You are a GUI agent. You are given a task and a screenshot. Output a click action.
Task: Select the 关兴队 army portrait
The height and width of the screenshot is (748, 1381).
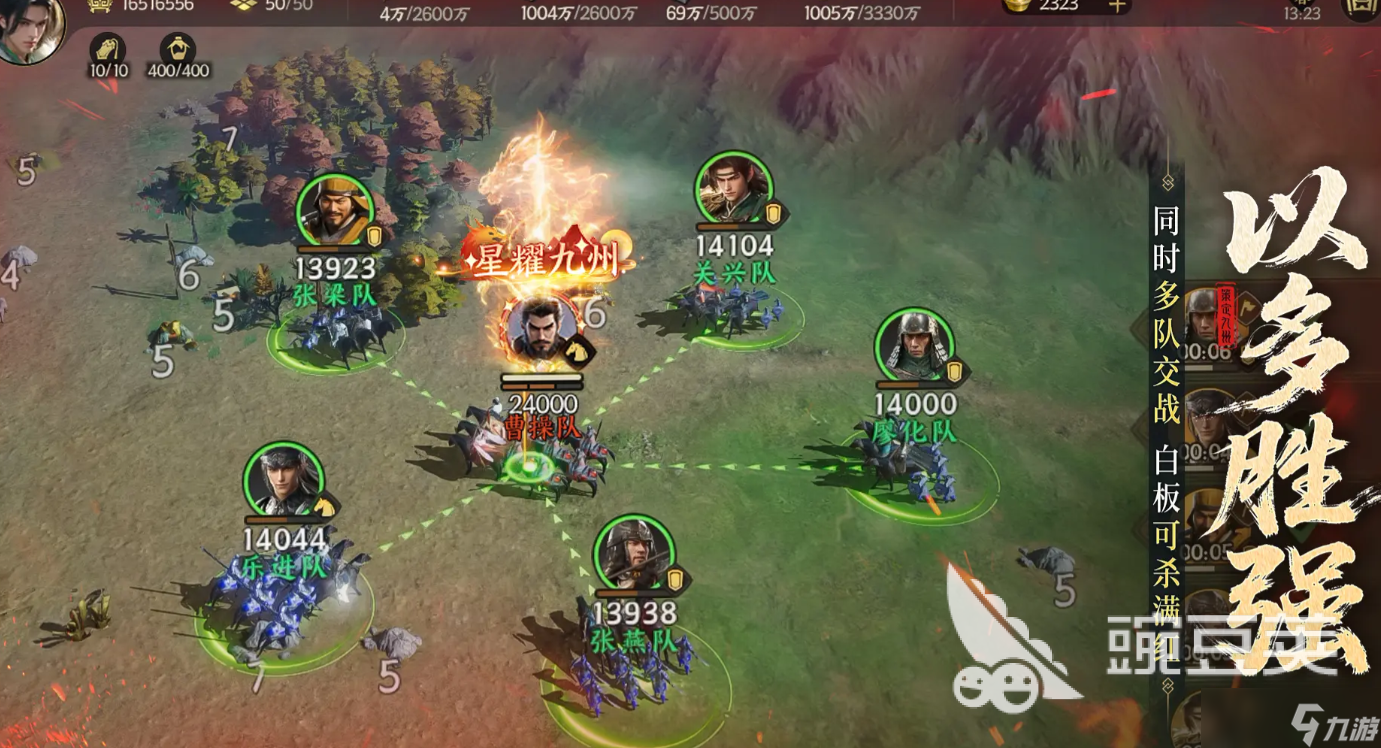pos(734,187)
